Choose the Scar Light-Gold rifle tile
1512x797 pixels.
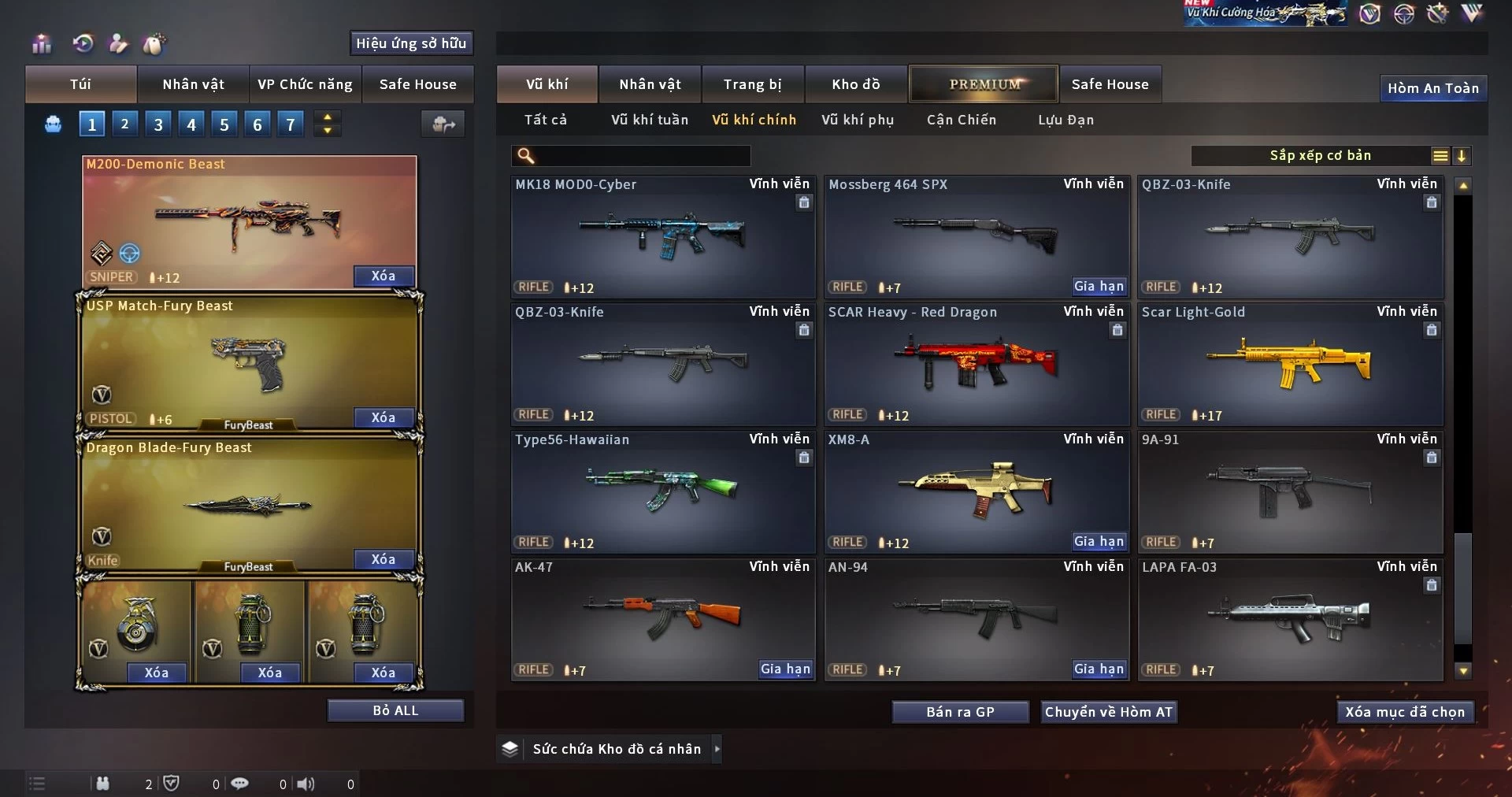[x=1289, y=364]
